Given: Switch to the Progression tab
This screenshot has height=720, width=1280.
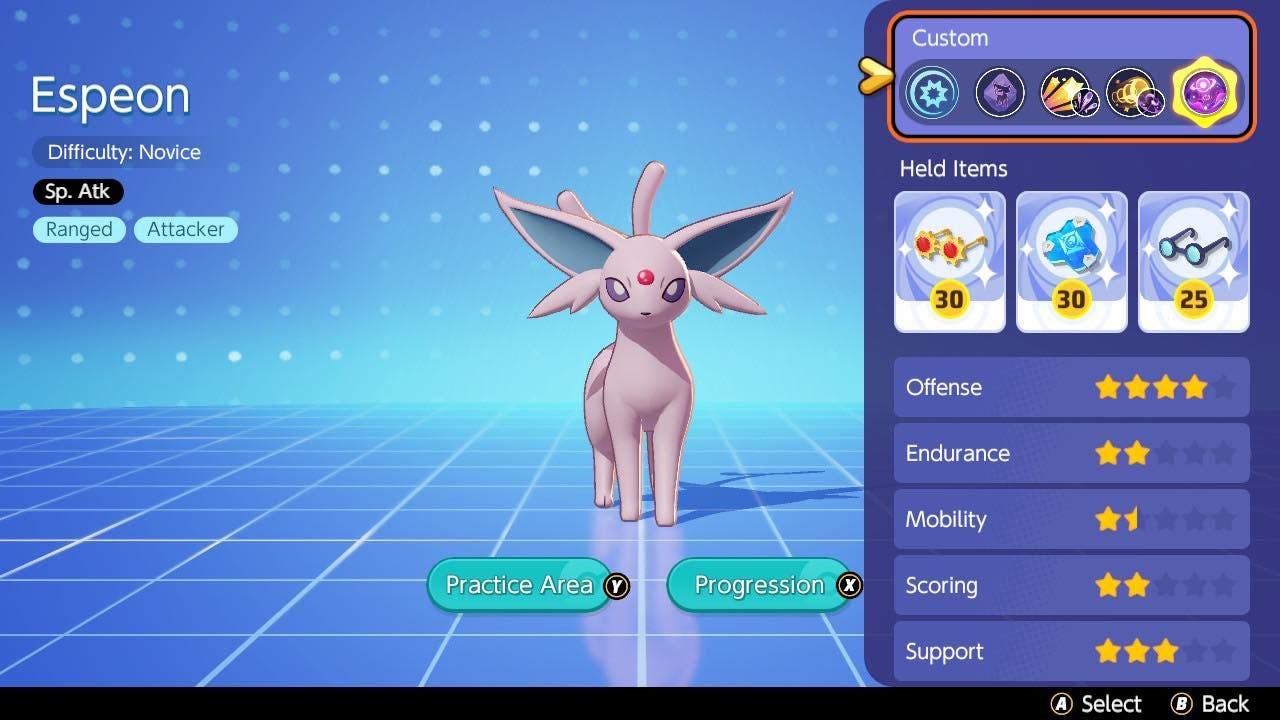Looking at the screenshot, I should point(757,585).
